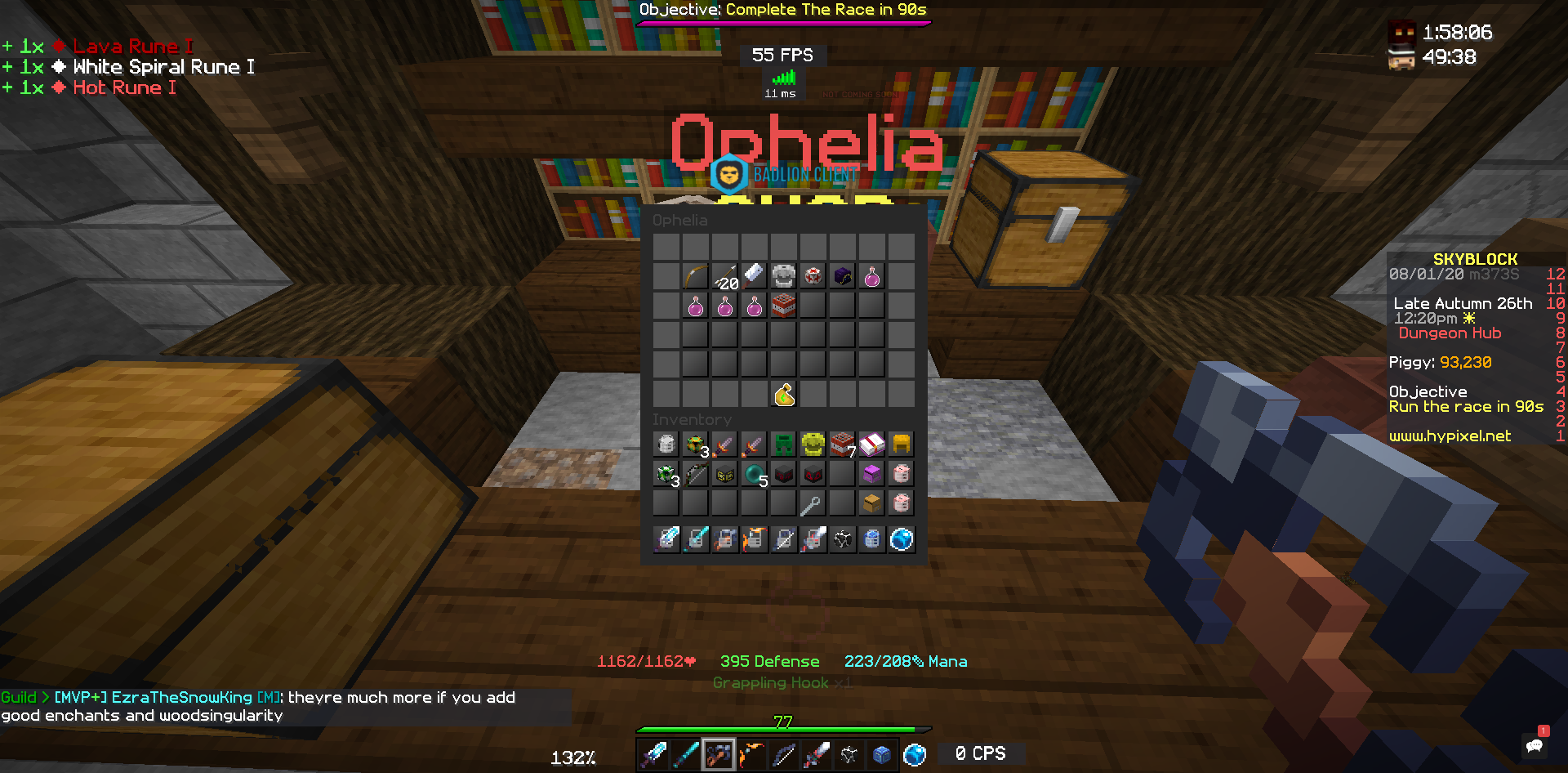The height and width of the screenshot is (773, 1568).
Task: Pick up the TNT in Ophelia's shop
Action: click(x=783, y=305)
